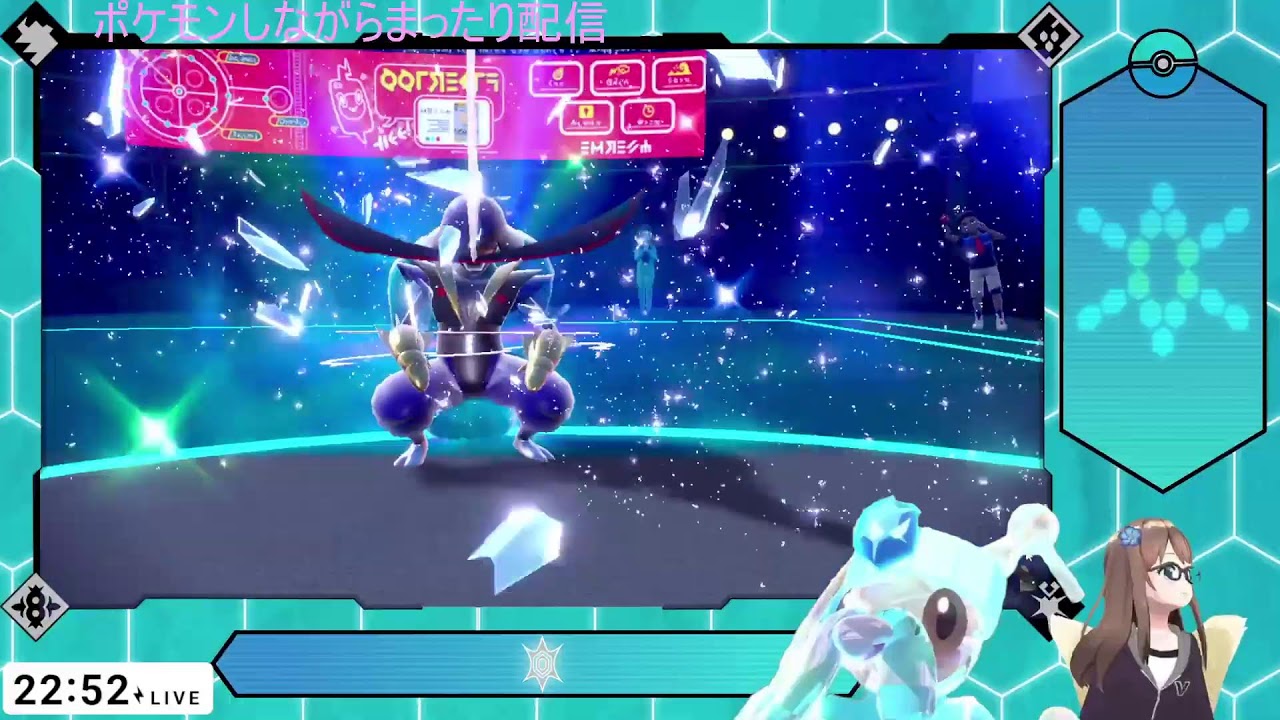The image size is (1280, 720).
Task: Click the 22:52 stream timer
Action: pos(70,692)
